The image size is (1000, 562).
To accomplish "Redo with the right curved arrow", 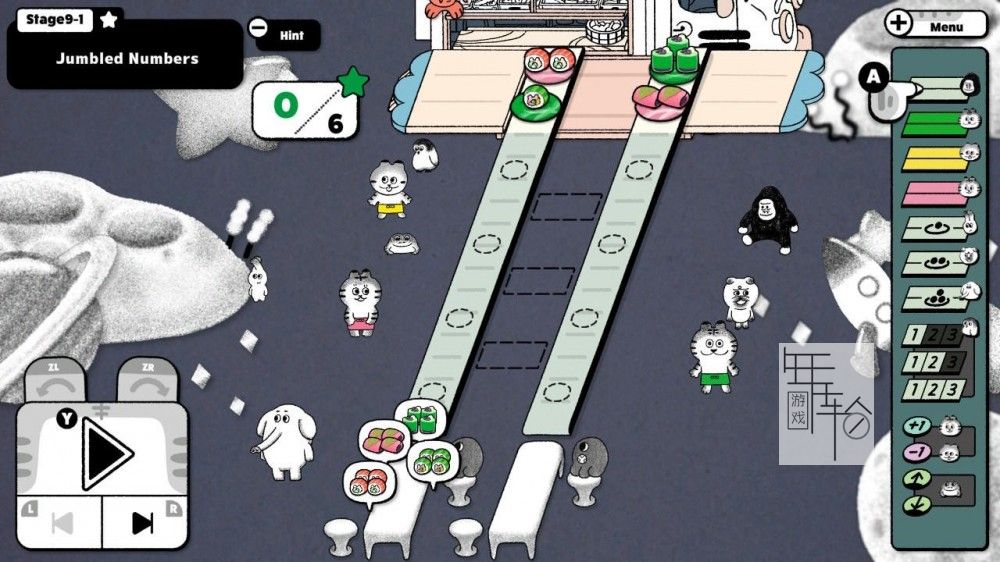I will 150,382.
